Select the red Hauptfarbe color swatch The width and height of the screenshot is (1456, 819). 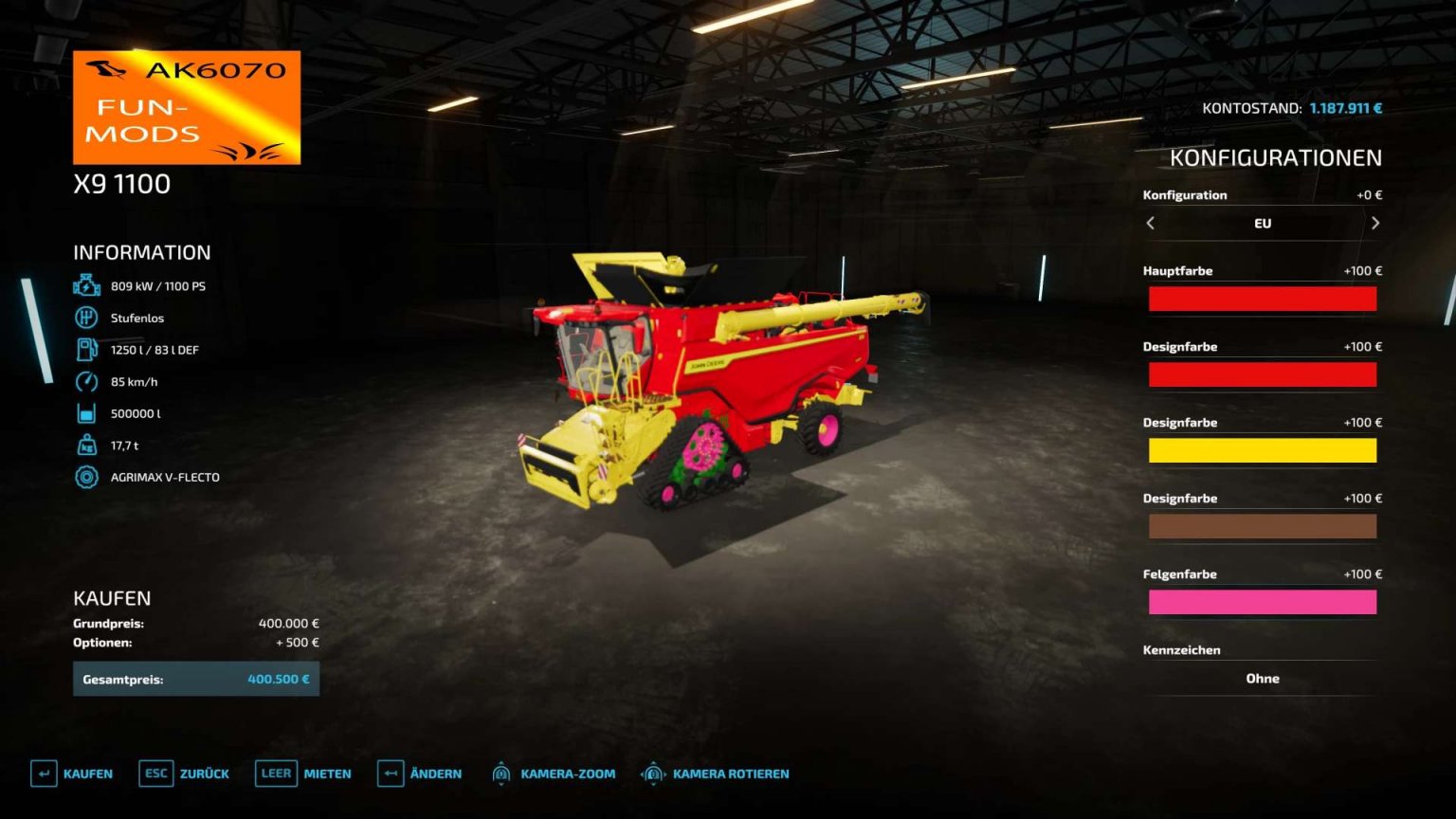tap(1263, 299)
